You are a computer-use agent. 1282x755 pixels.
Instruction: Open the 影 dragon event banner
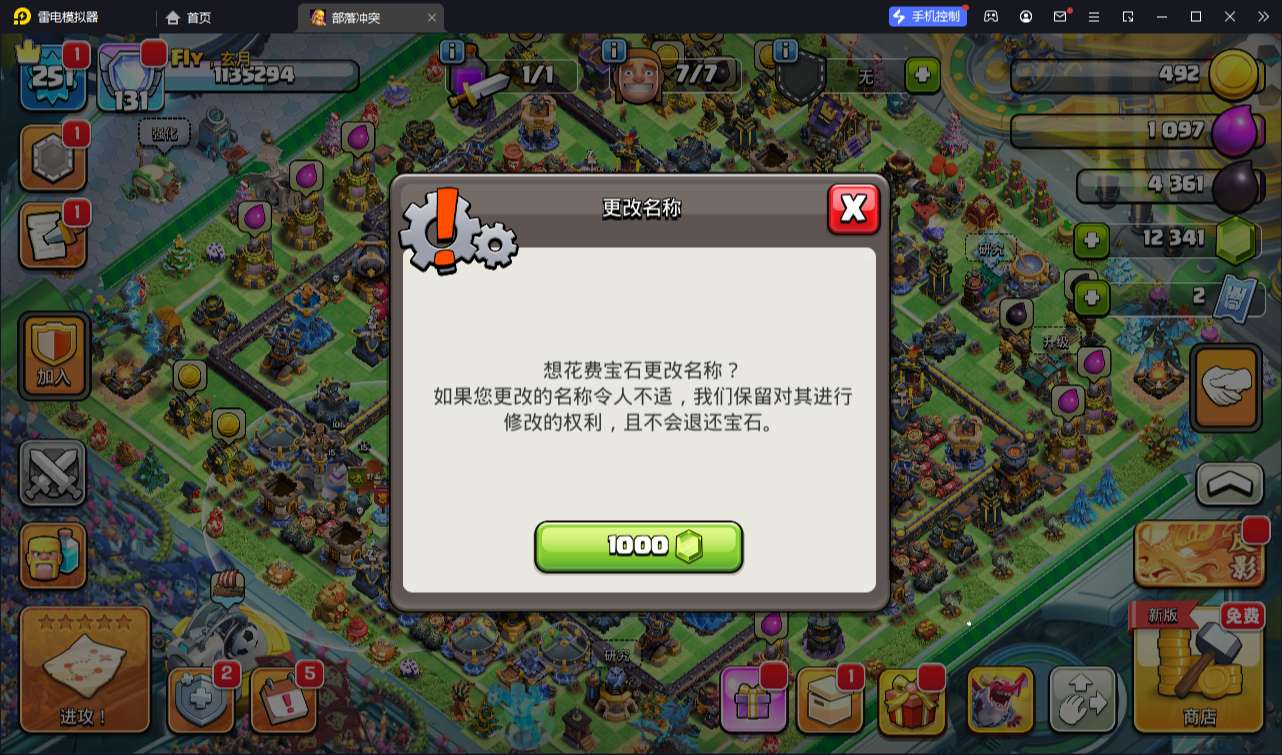1196,553
